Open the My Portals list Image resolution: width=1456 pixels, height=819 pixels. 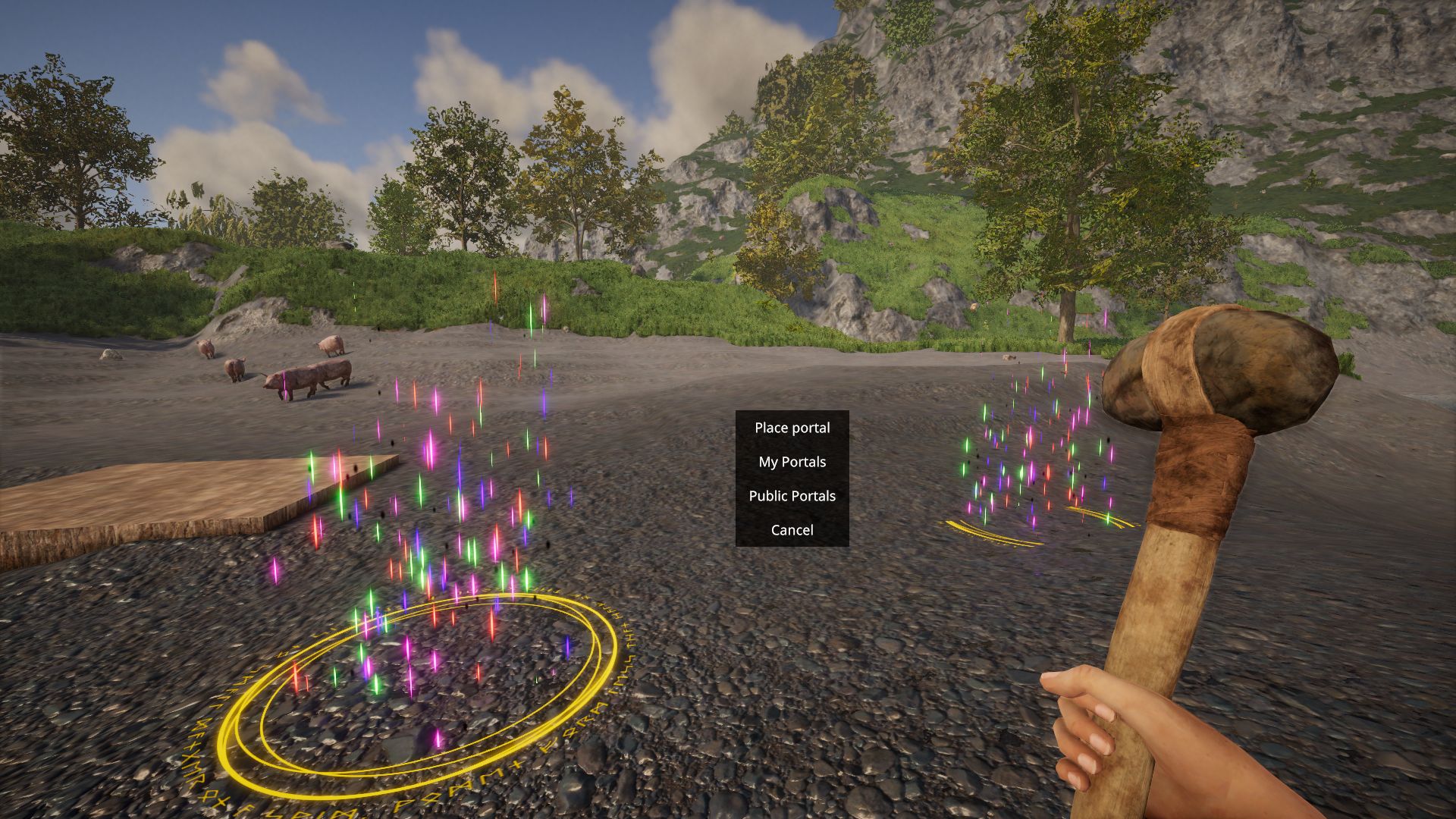tap(792, 462)
